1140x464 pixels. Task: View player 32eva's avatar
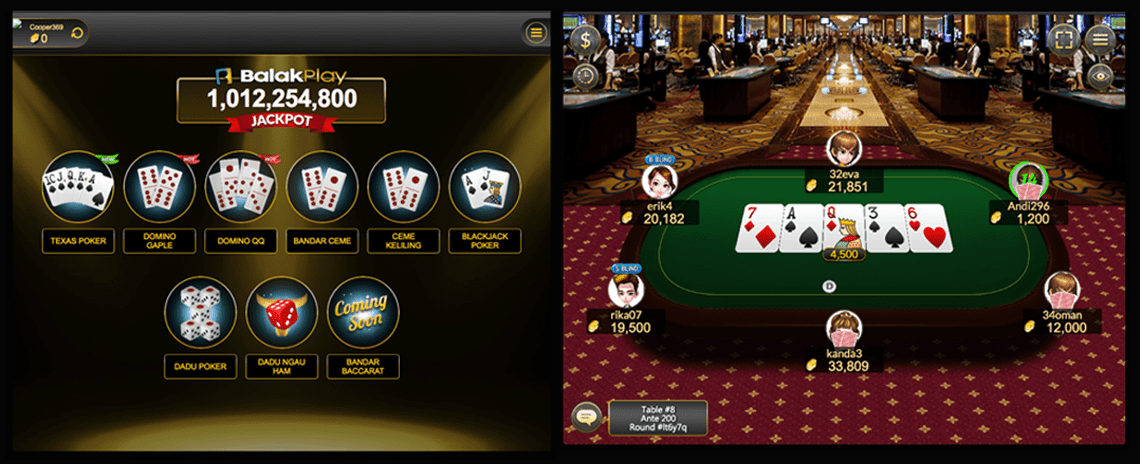coord(843,148)
